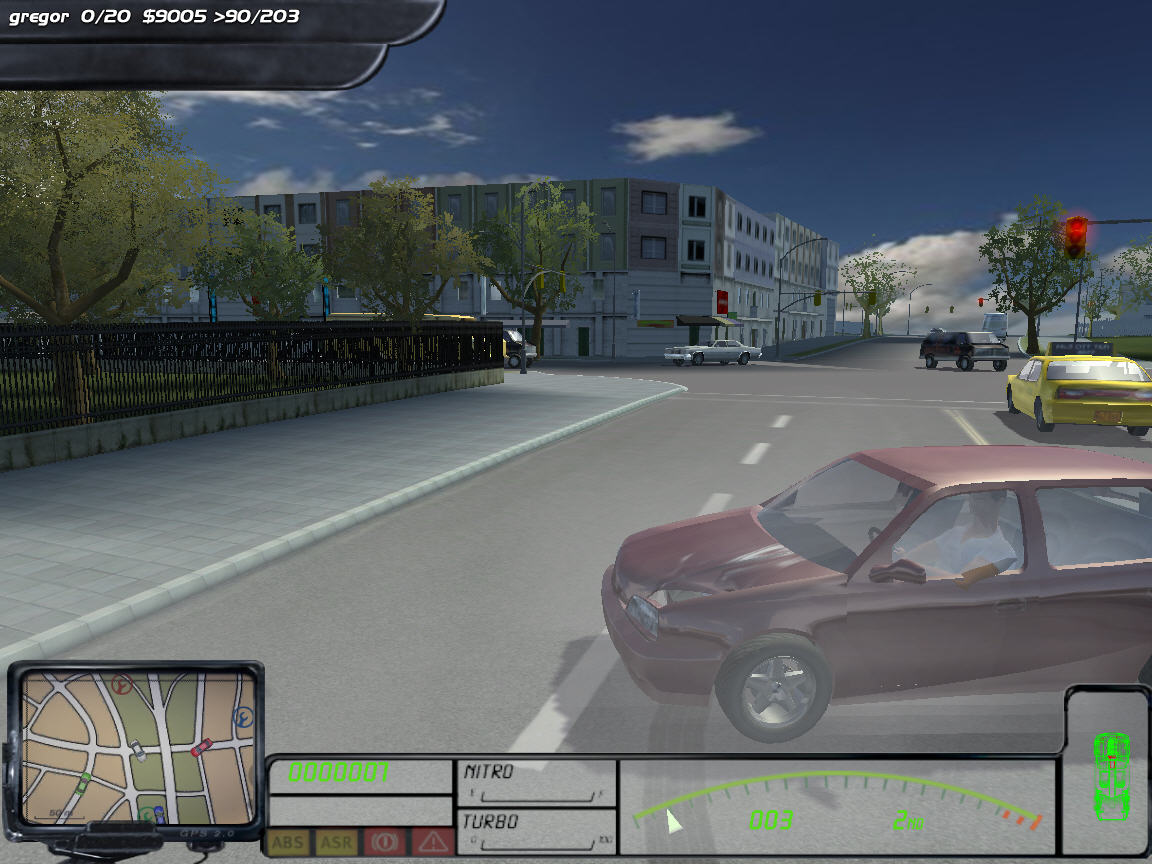1152x864 pixels.
Task: Open the GPS minimap display
Action: [136, 745]
